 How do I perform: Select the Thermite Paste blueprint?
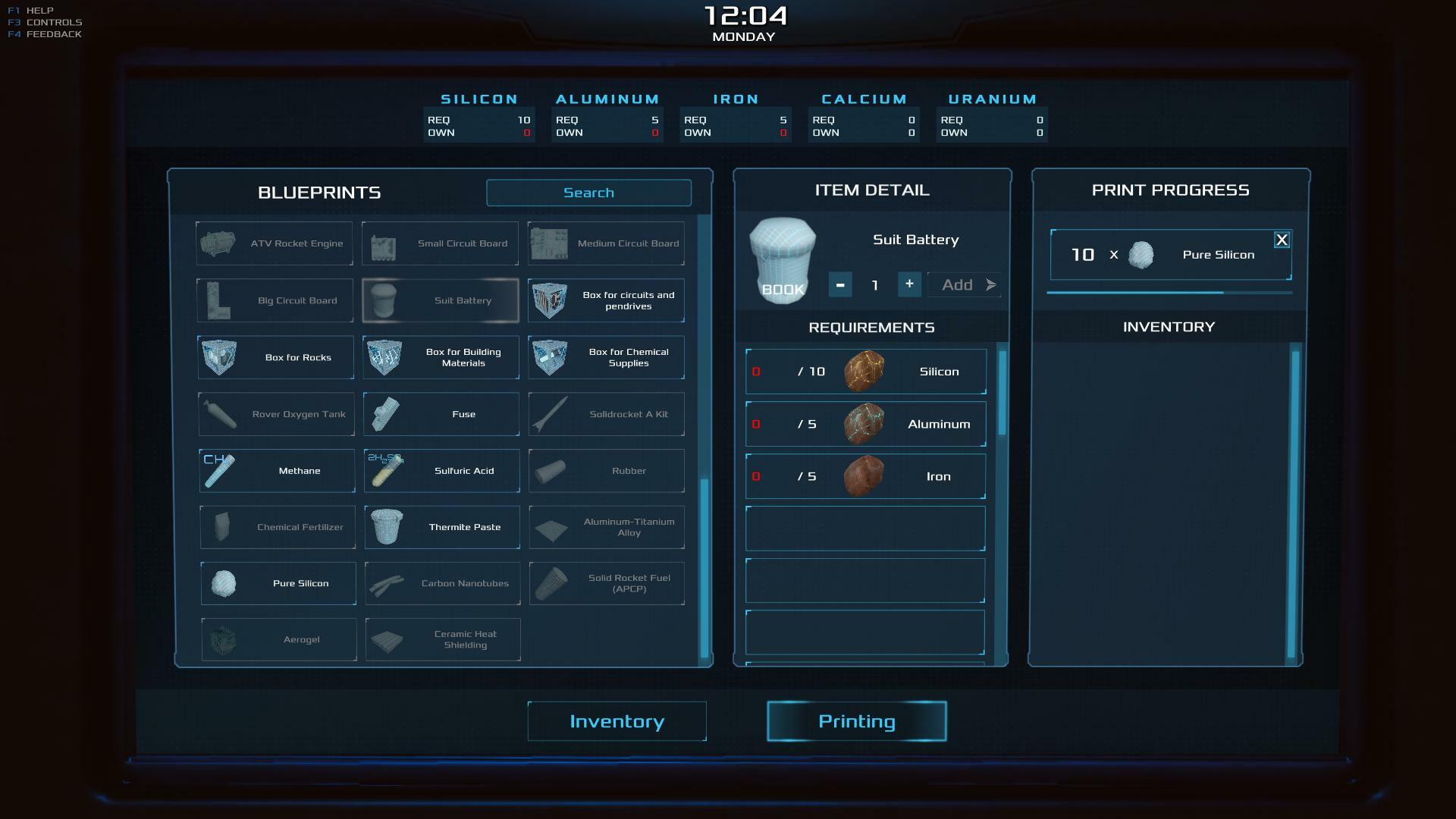coord(442,527)
